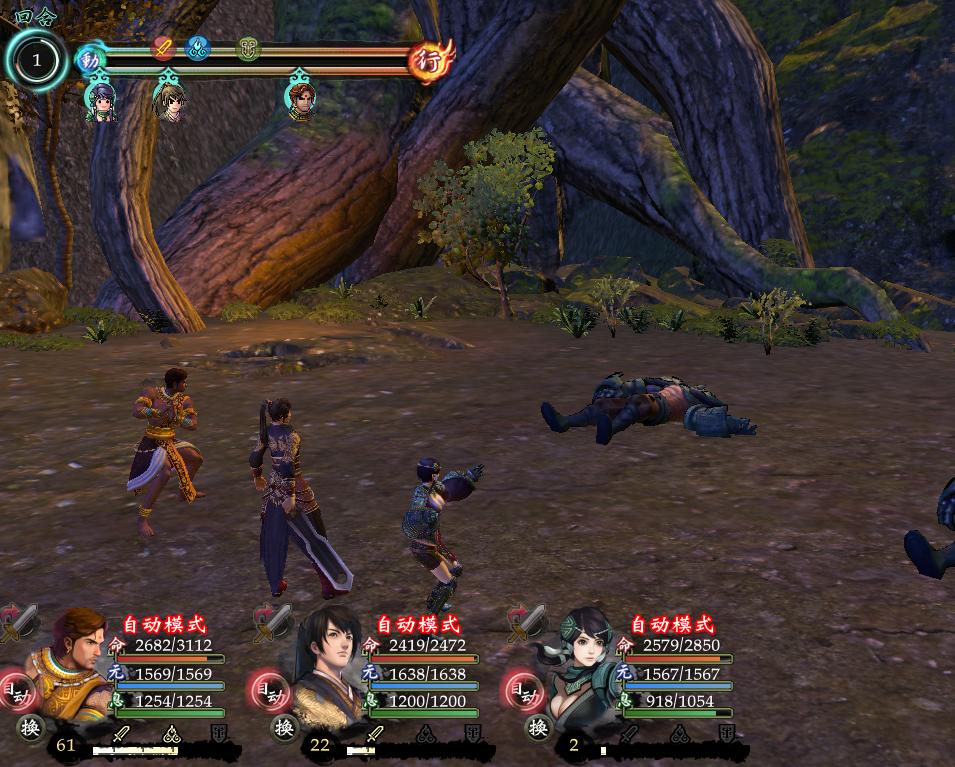Click the sword icon above the warrior's portrait
Image resolution: width=955 pixels, height=767 pixels.
[19, 621]
